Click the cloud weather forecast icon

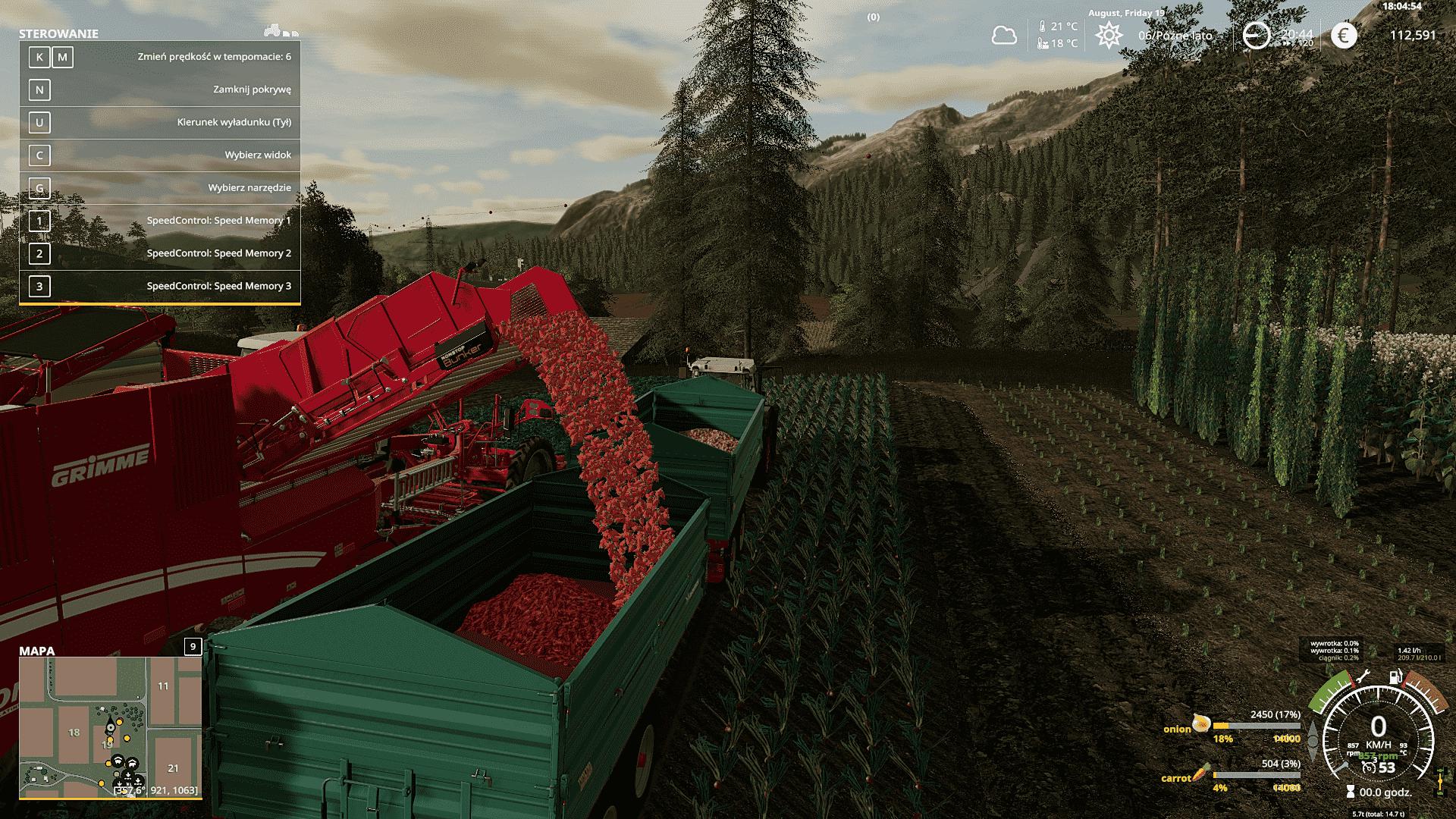(1004, 35)
